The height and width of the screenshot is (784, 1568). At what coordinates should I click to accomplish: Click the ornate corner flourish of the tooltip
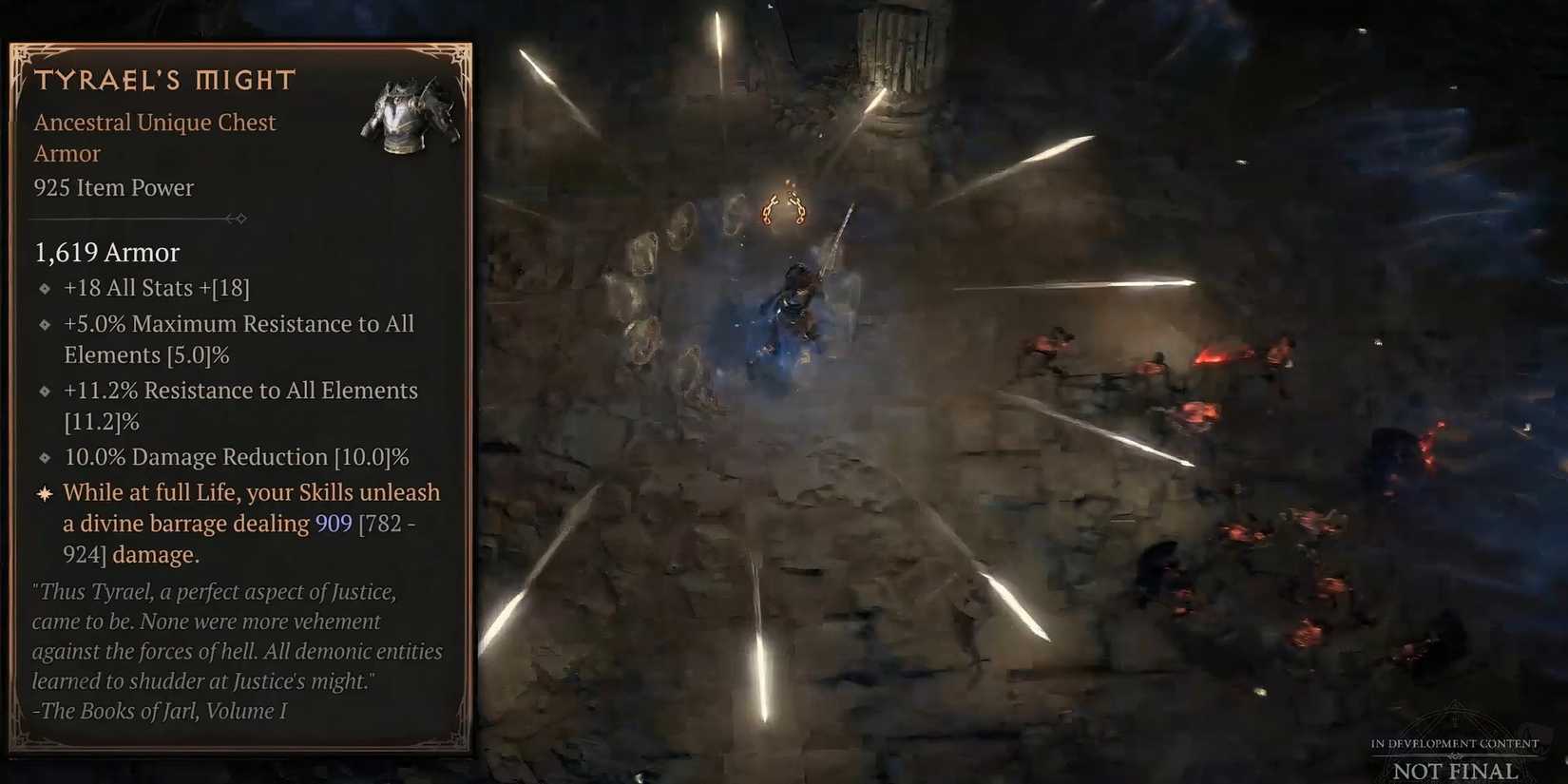pyautogui.click(x=24, y=57)
